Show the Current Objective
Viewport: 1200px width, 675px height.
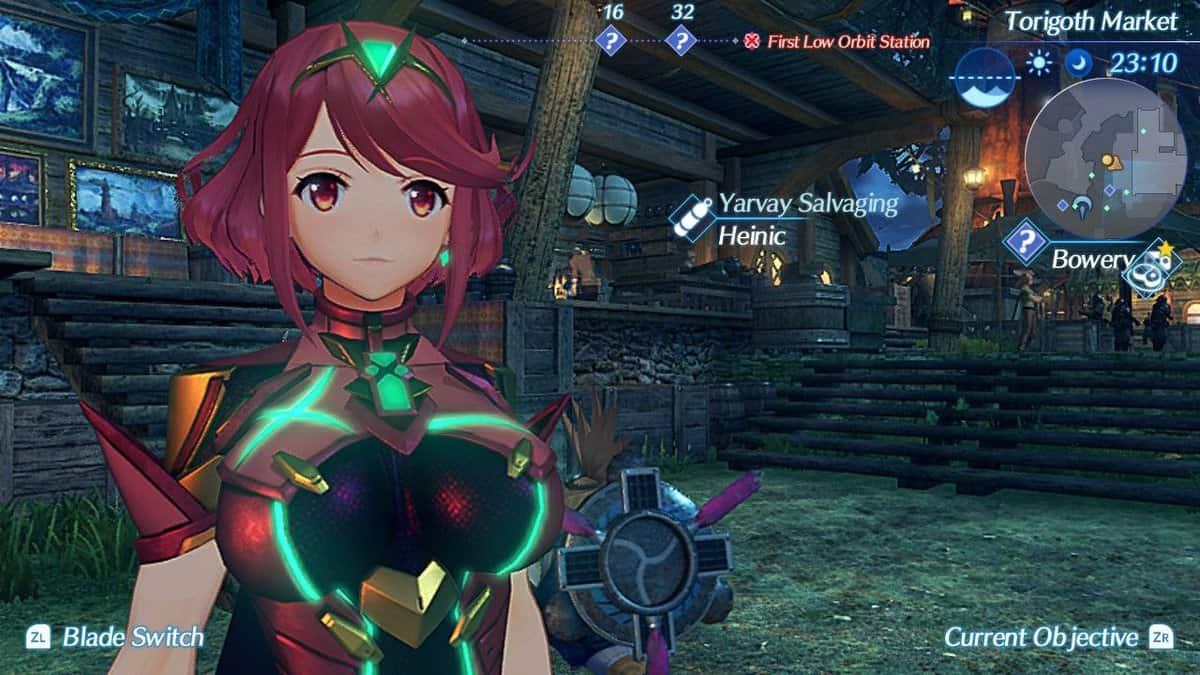pos(1041,637)
